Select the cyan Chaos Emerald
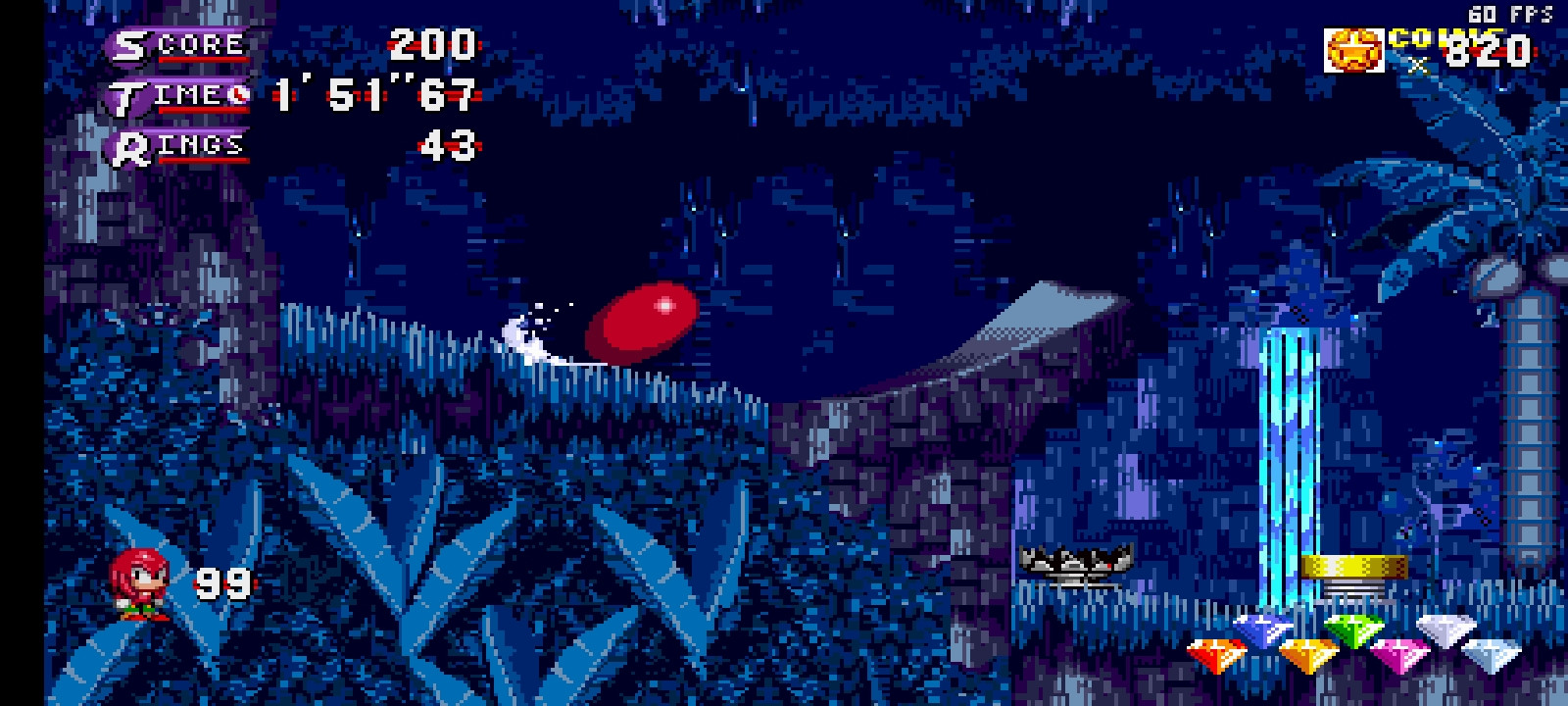 click(1494, 653)
